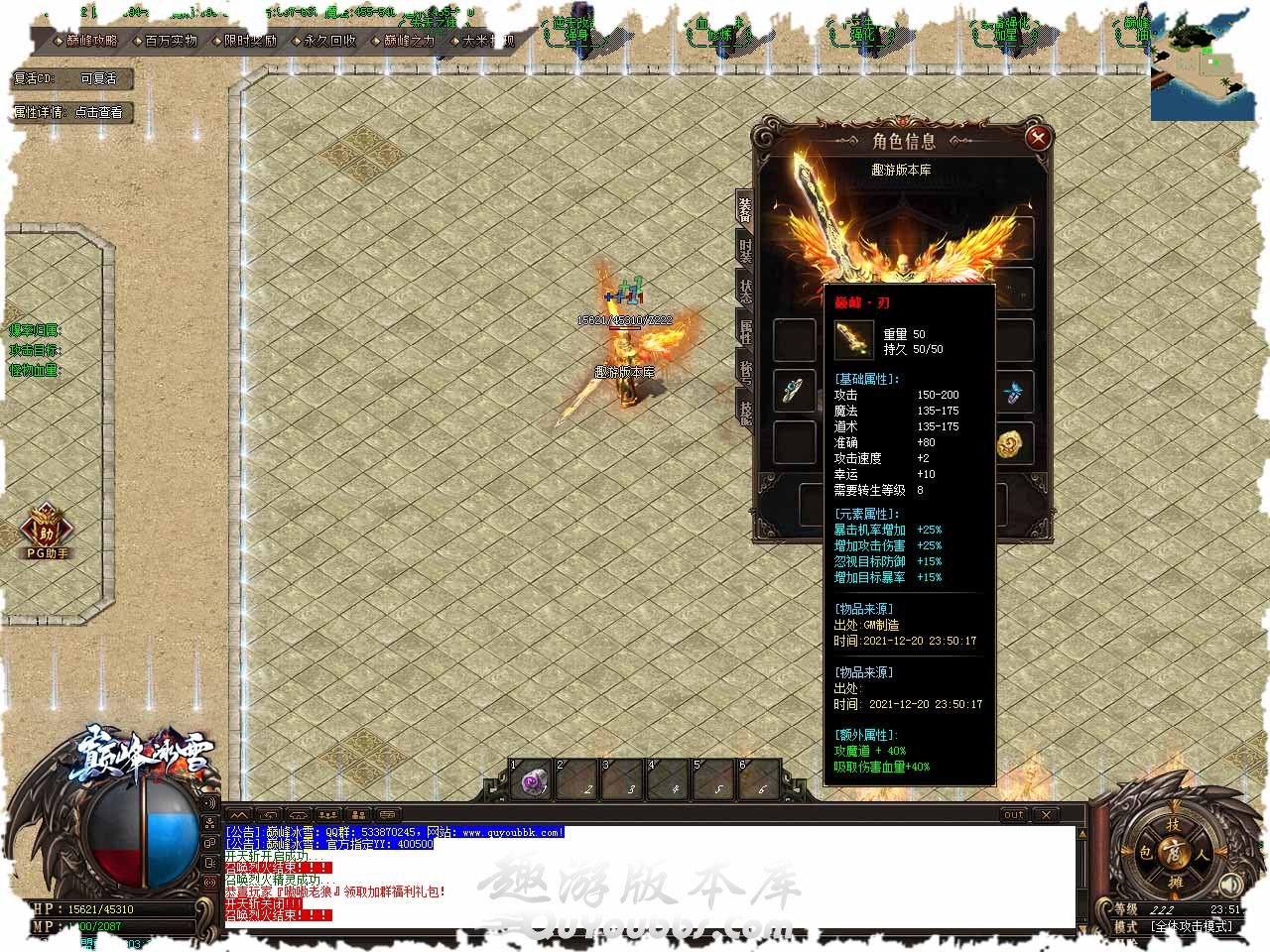Screen dimensions: 1270x952
Task: Click 点击查看 to view attribute details
Action: [99, 112]
